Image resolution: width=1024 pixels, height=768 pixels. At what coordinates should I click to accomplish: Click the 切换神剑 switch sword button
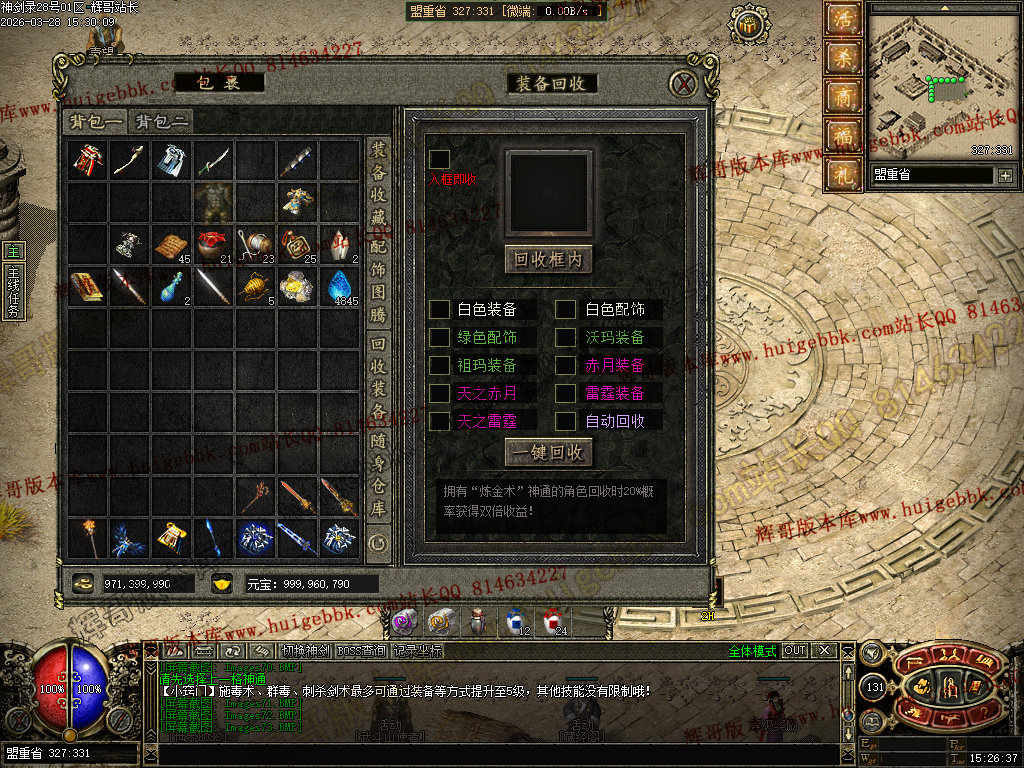coord(303,651)
